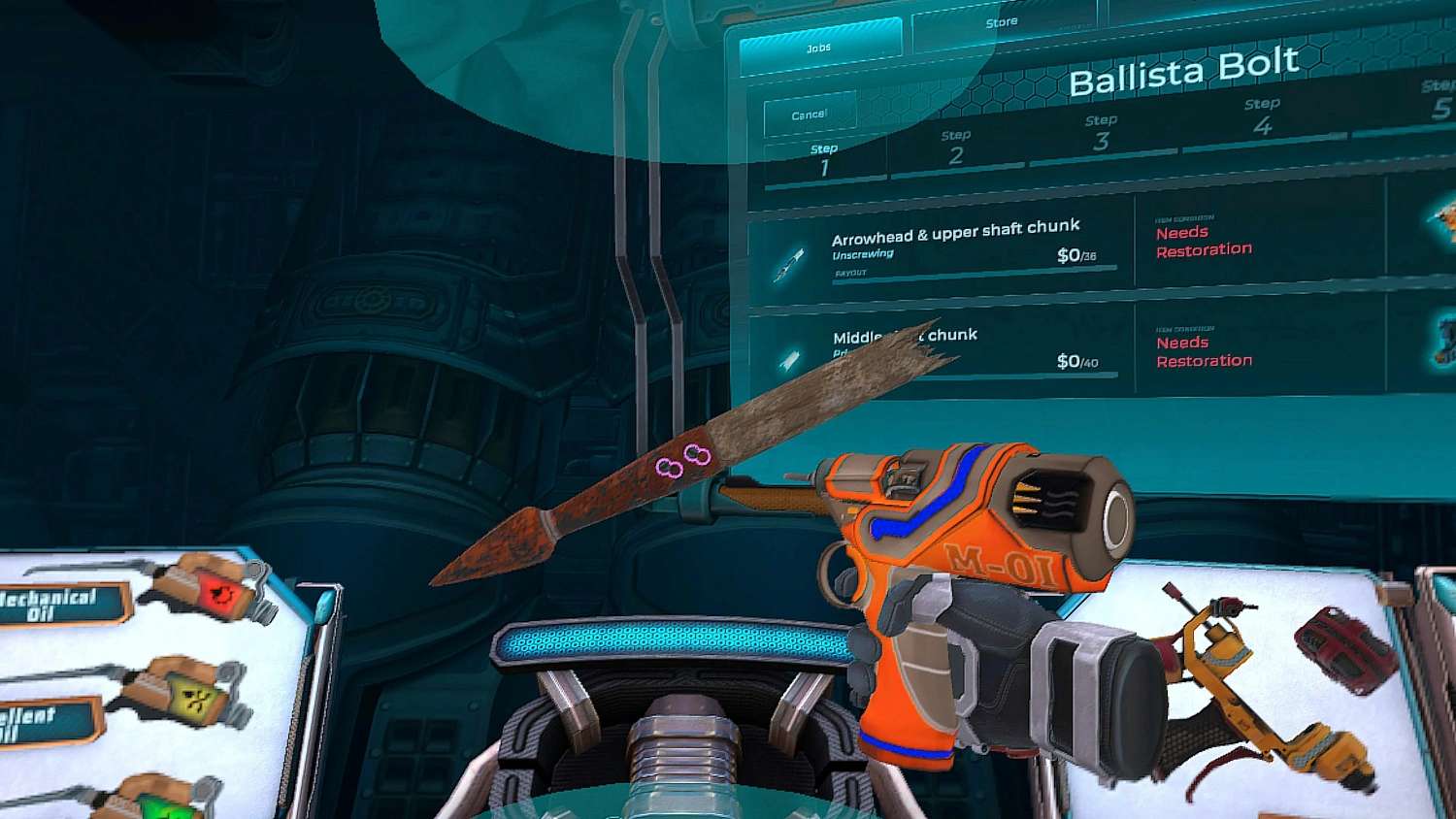Click the Needs Restoration label on the Arrowhead row
This screenshot has height=819, width=1456.
[x=1204, y=241]
